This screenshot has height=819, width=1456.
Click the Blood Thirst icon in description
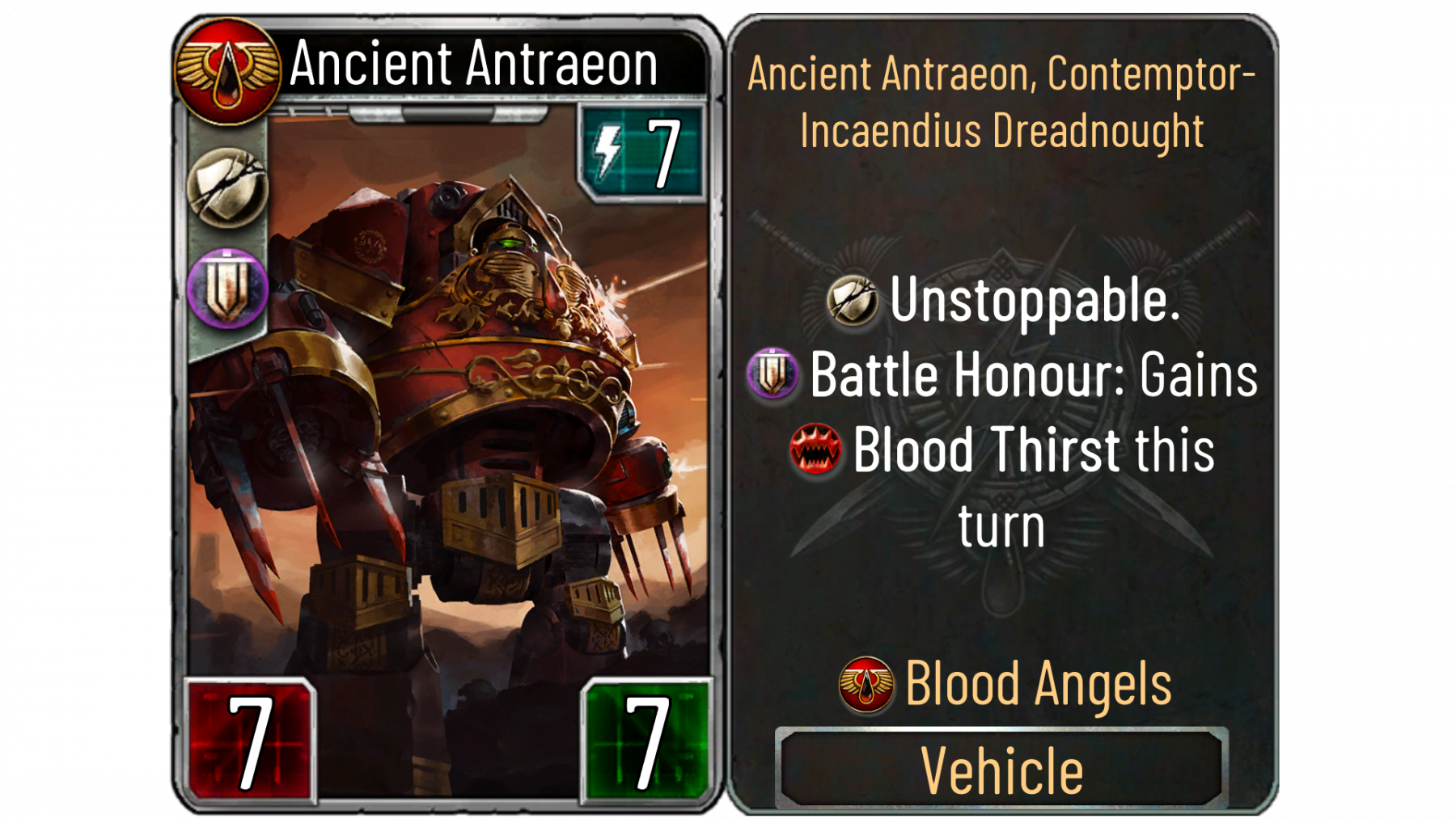click(815, 450)
